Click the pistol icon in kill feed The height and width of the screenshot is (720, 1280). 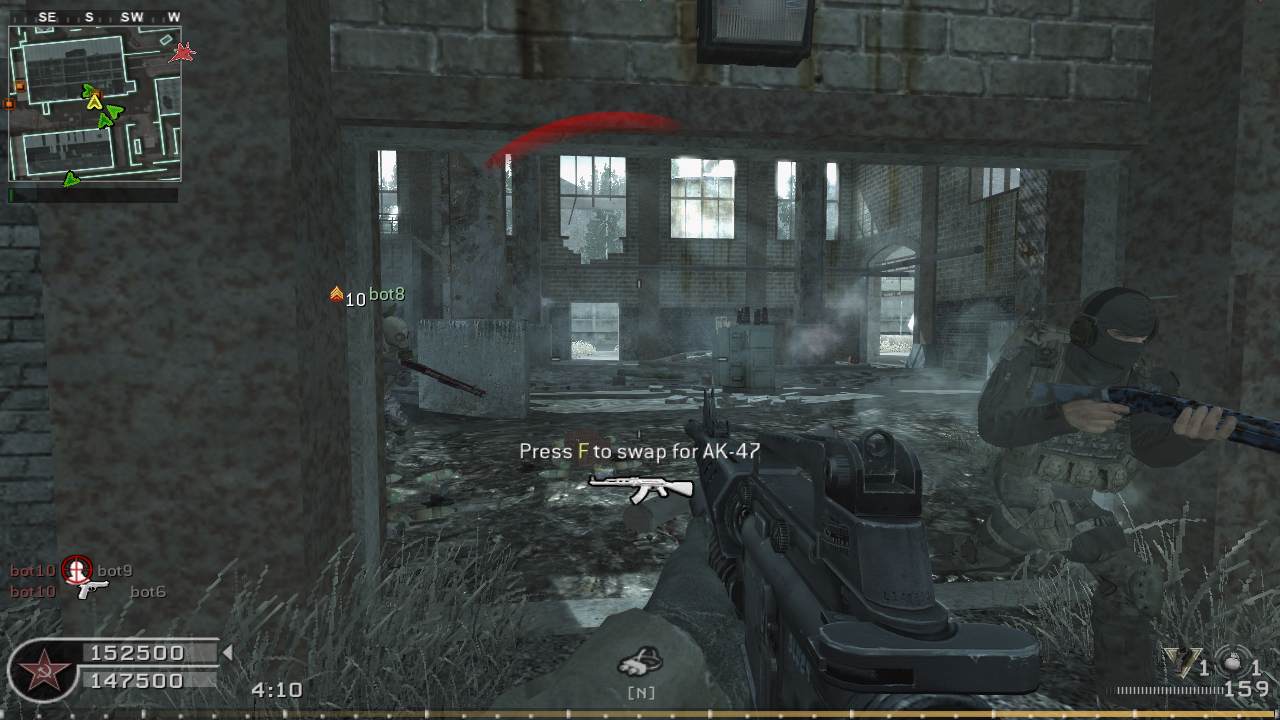pyautogui.click(x=92, y=590)
